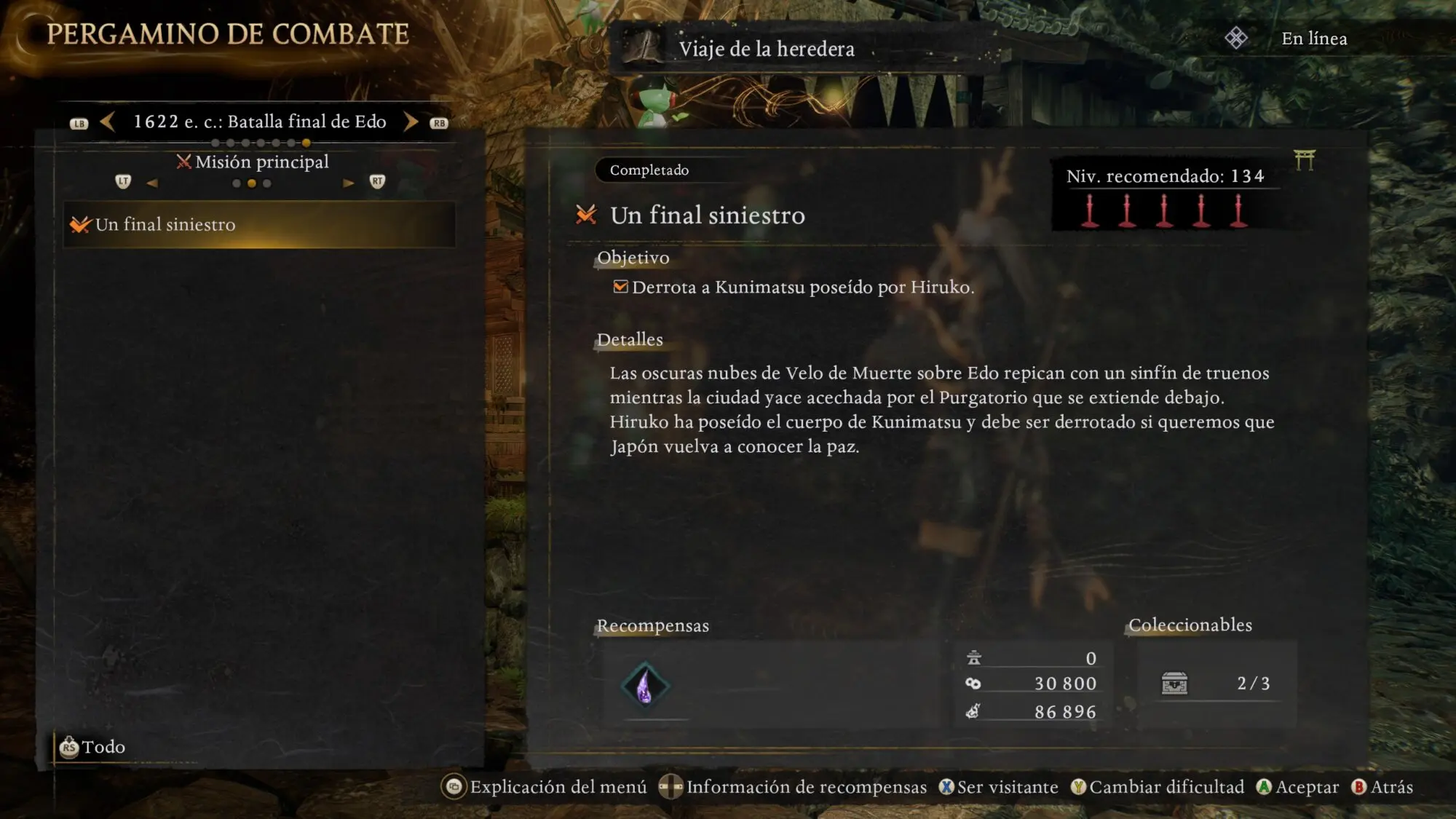Screen dimensions: 1456x819
Task: Go back with 'Atrás'
Action: coord(1382,787)
